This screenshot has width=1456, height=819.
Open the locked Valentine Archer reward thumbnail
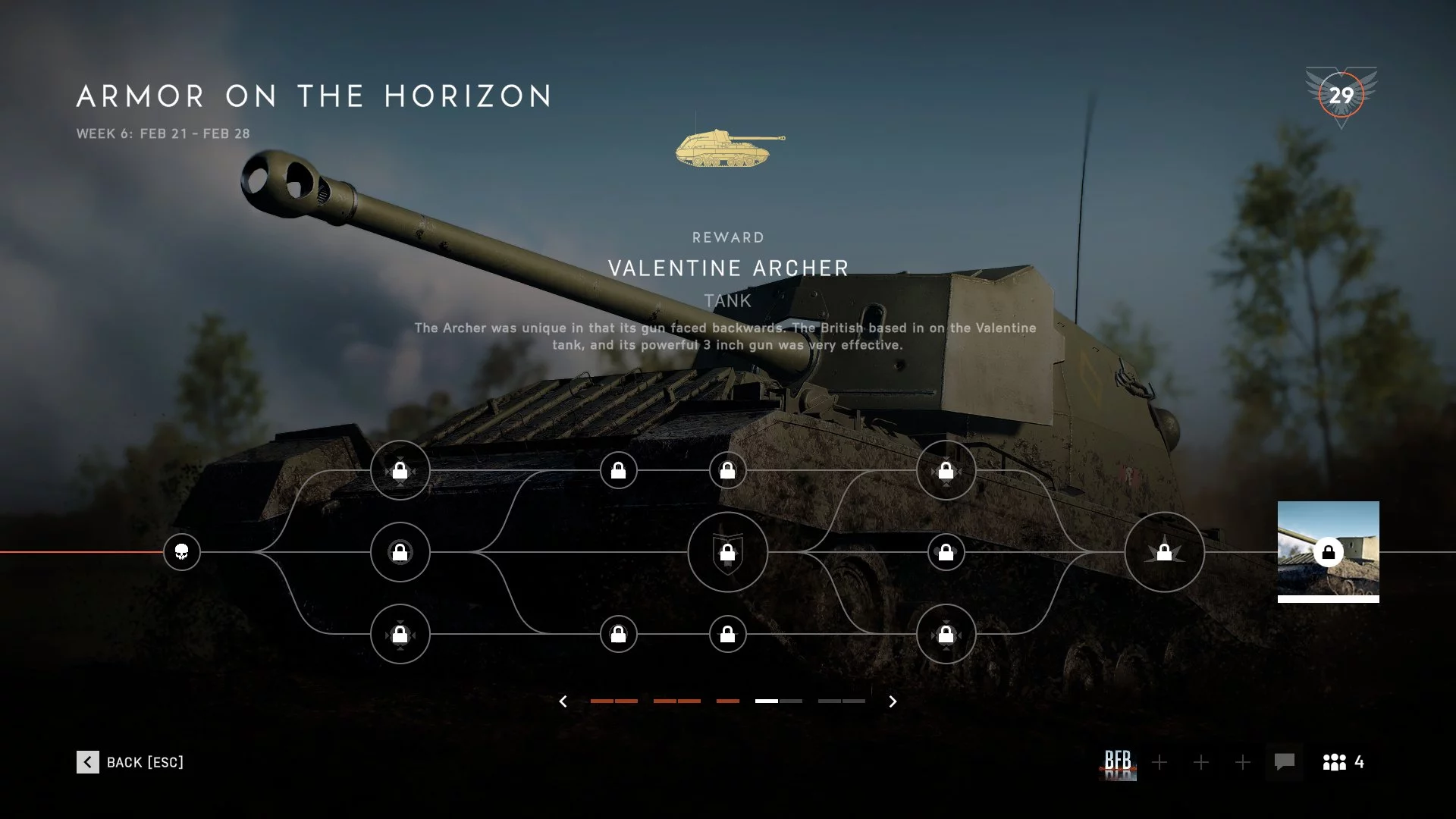coord(1328,551)
